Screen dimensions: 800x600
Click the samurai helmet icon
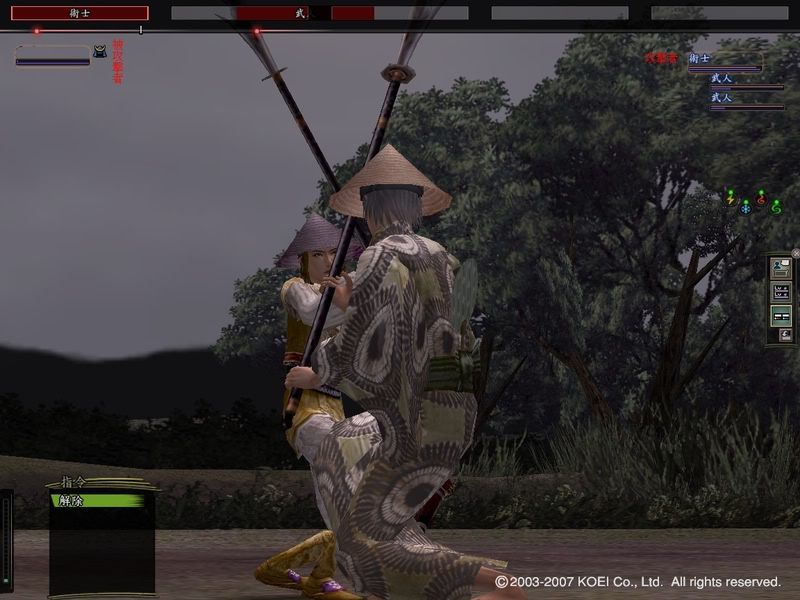(x=100, y=51)
